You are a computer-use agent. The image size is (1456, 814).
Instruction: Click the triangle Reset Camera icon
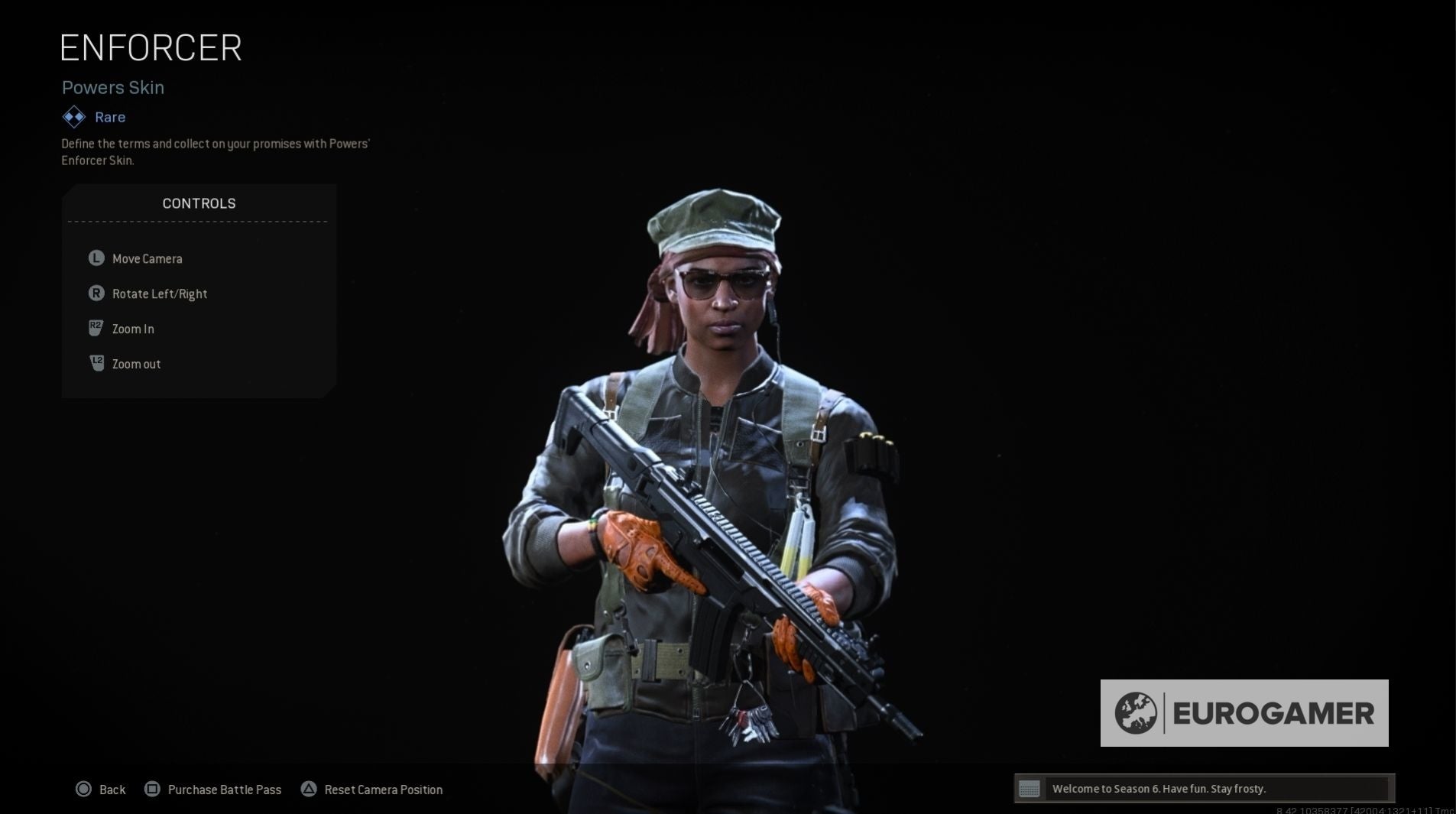click(310, 789)
